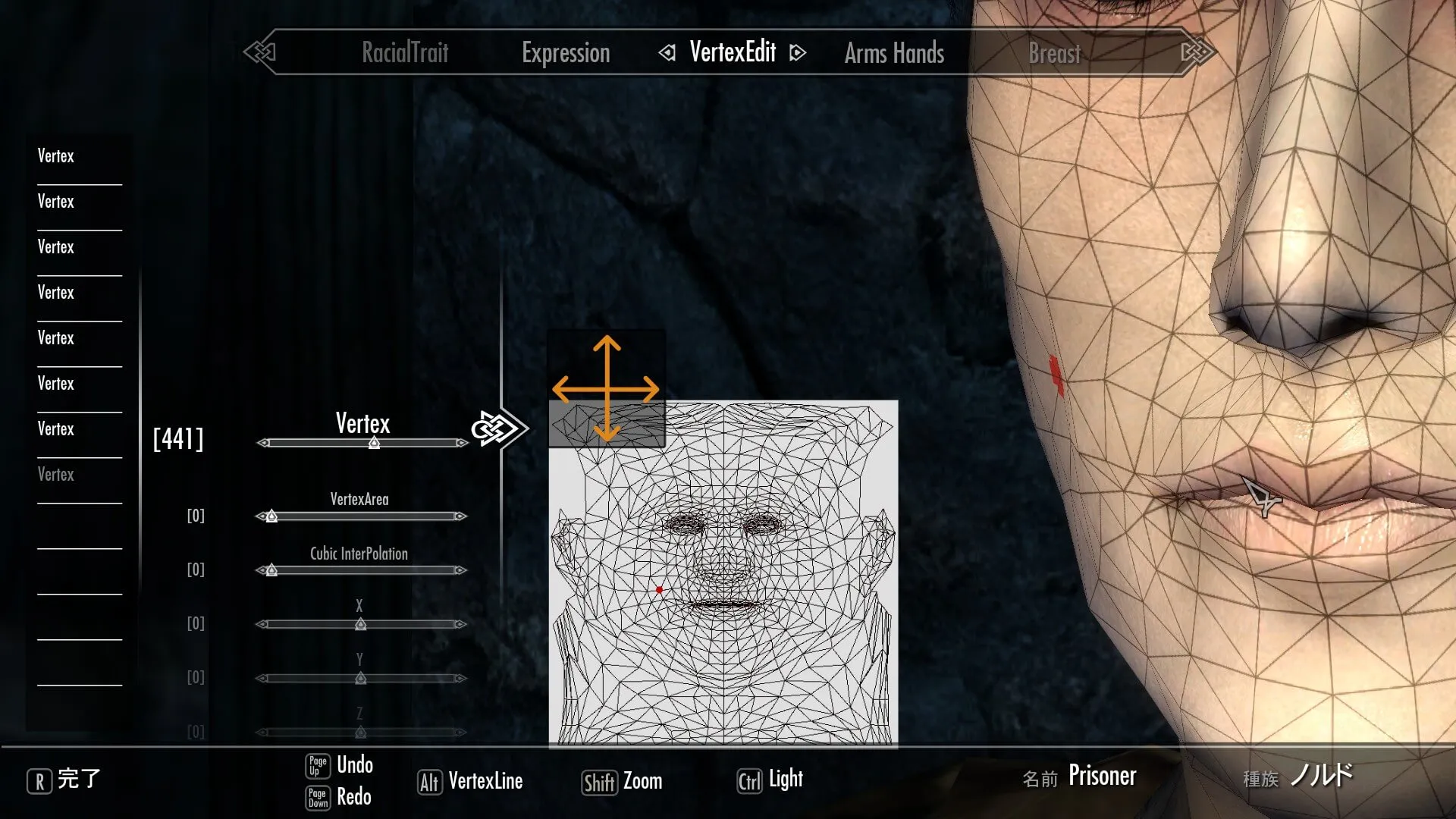Click the orange four-way move arrows
The image size is (1456, 819).
[x=606, y=389]
